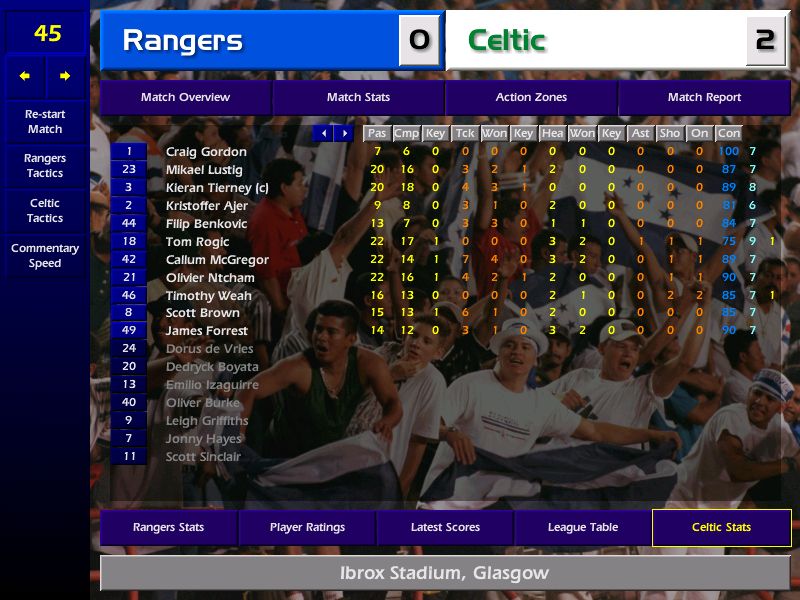Open Celtic Tactics
Screen dimensions: 800x600
coord(45,210)
